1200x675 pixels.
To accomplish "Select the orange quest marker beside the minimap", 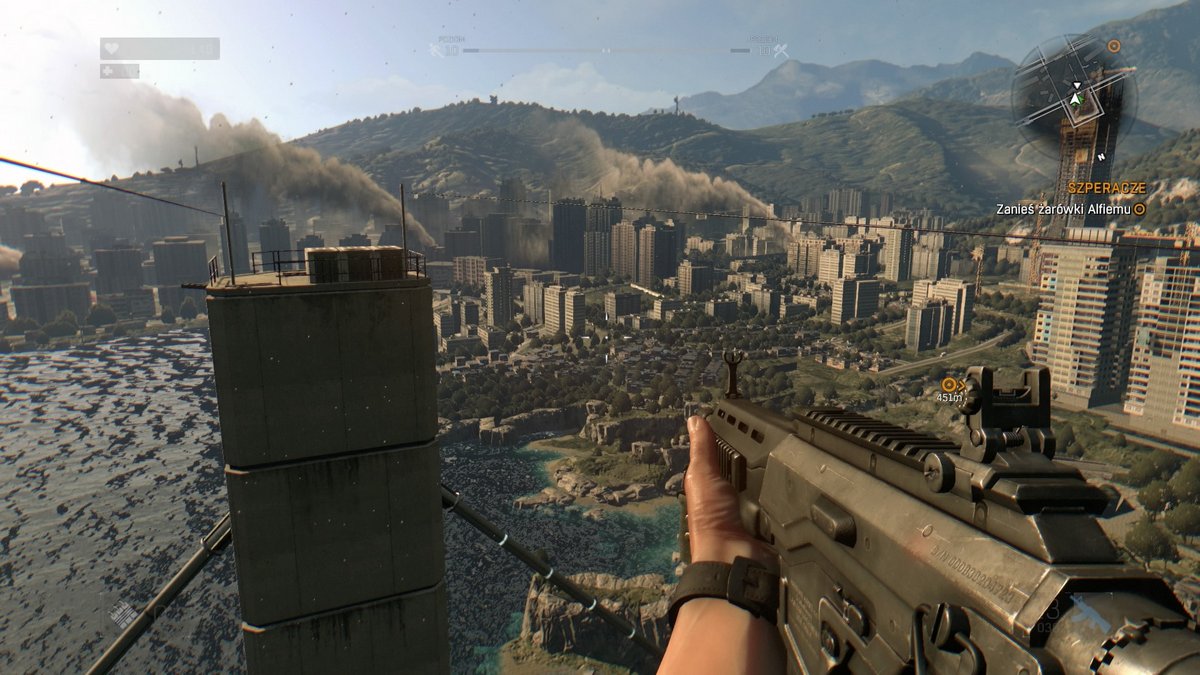I will [1113, 46].
